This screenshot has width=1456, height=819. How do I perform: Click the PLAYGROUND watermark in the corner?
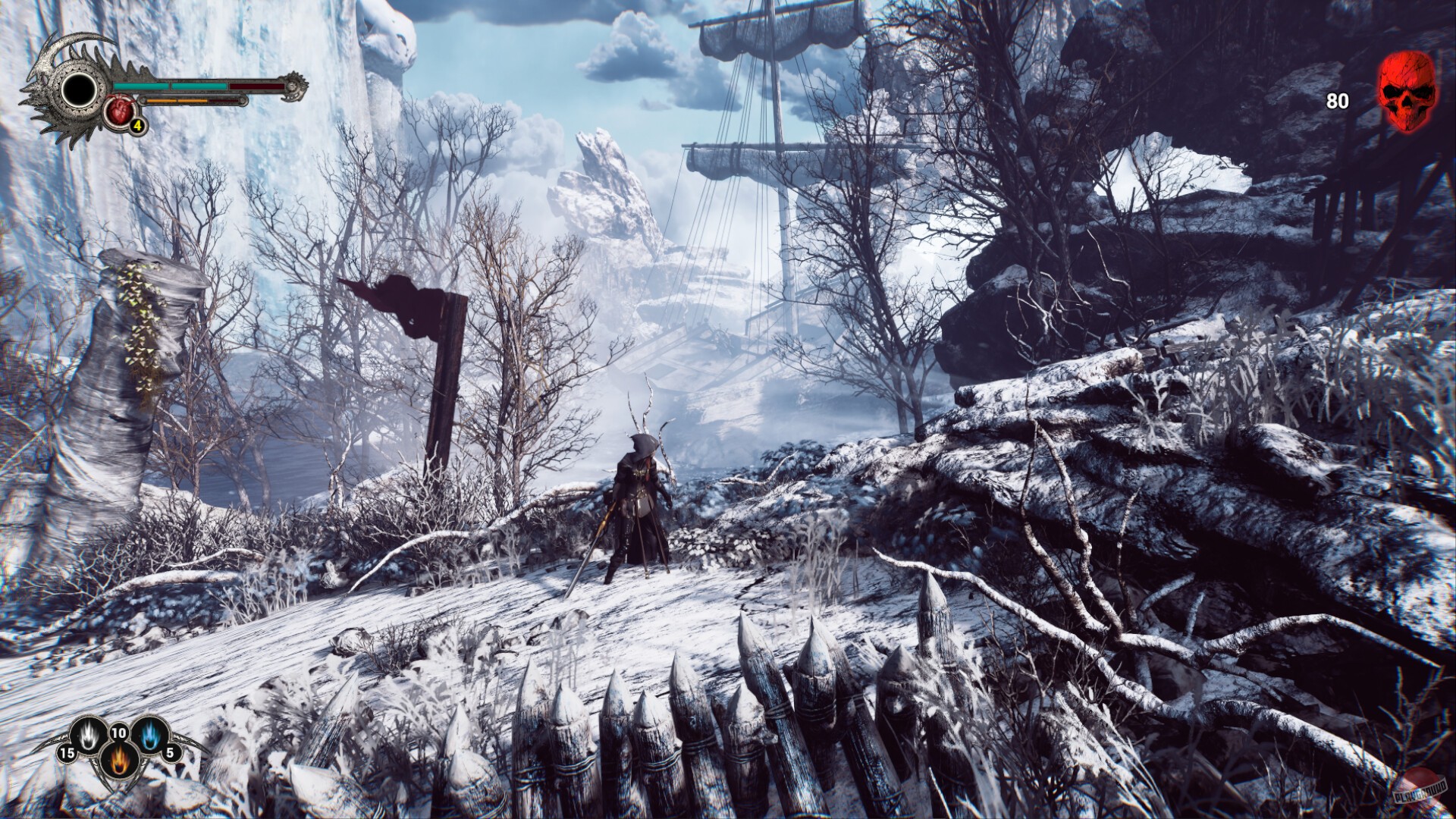[x=1420, y=790]
